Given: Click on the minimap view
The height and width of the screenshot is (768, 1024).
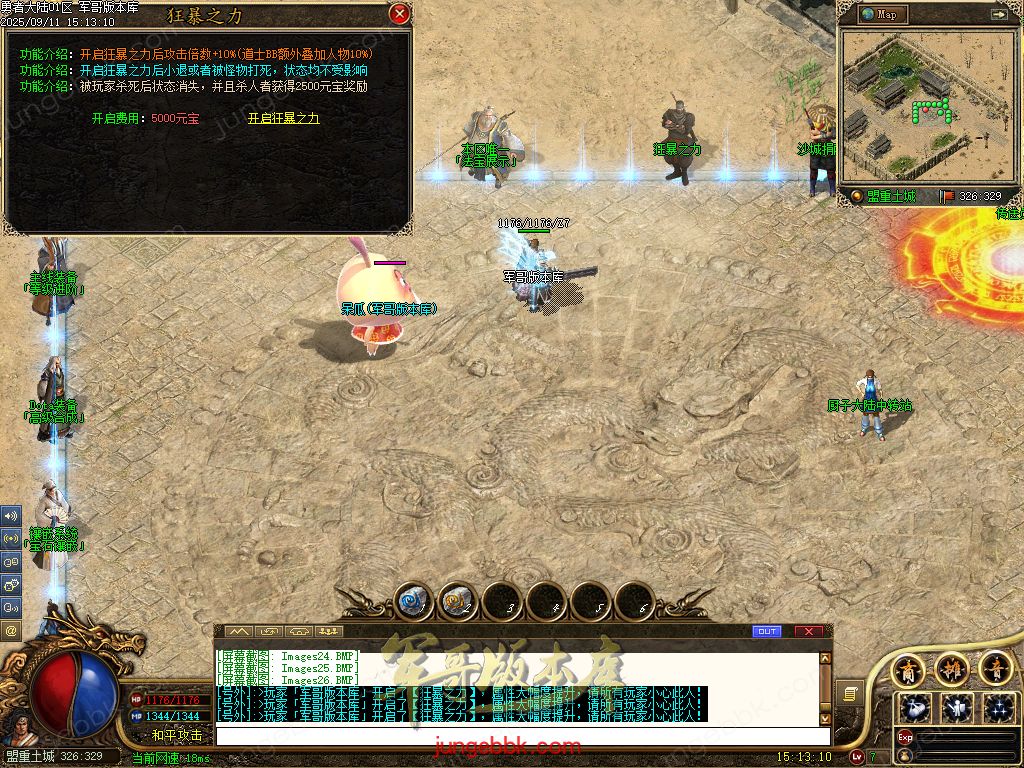Looking at the screenshot, I should (x=924, y=106).
